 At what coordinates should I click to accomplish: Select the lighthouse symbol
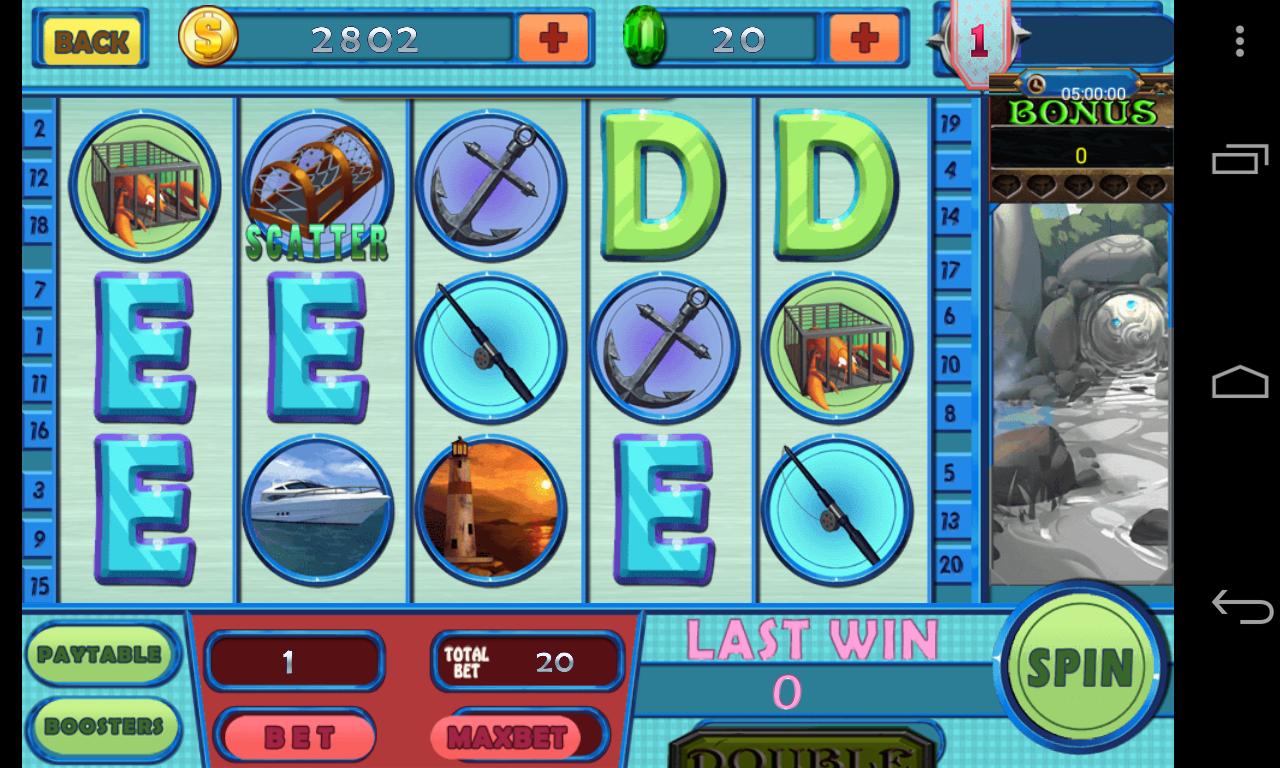(x=490, y=510)
